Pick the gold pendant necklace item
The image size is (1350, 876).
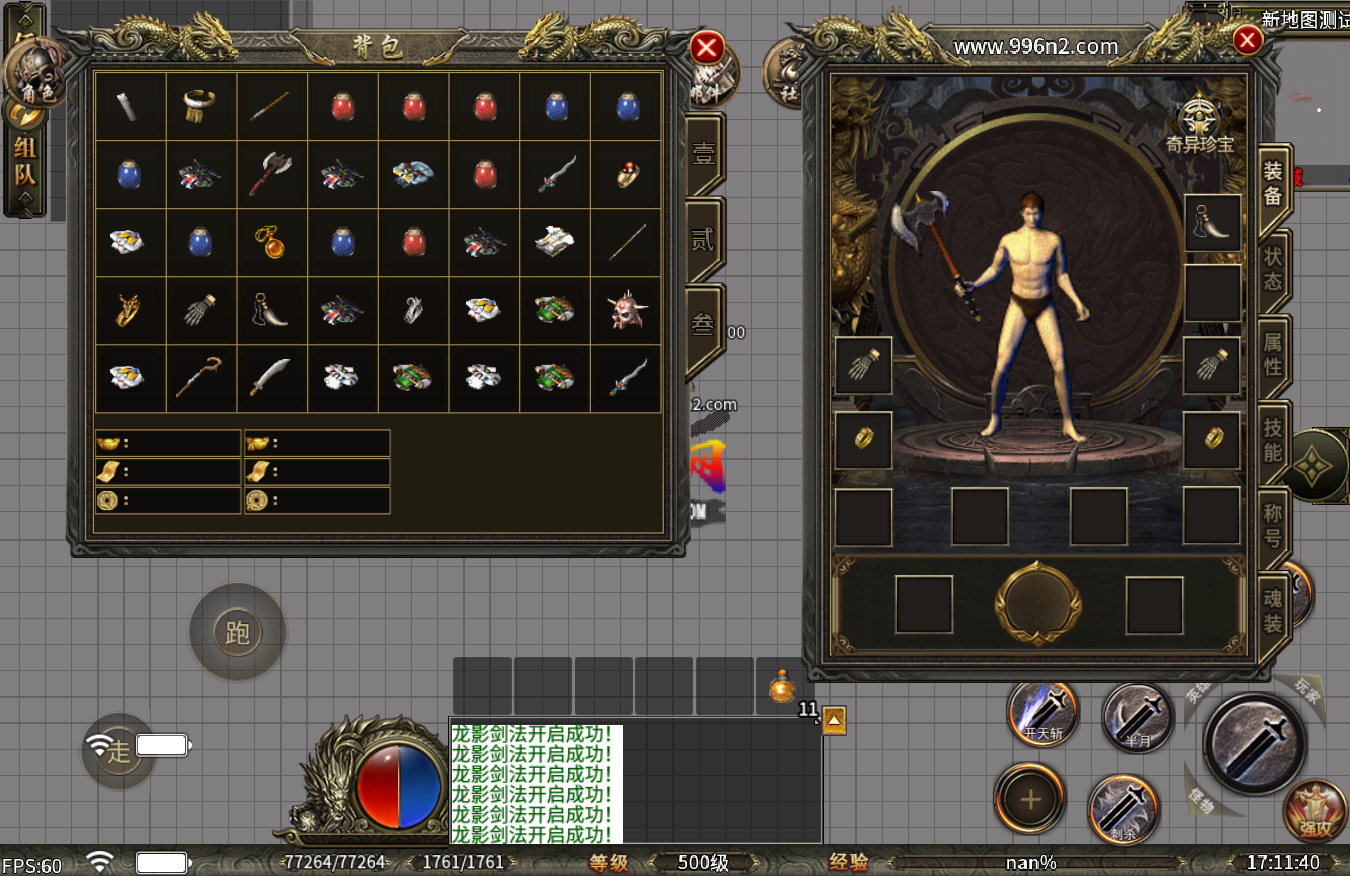pyautogui.click(x=271, y=242)
